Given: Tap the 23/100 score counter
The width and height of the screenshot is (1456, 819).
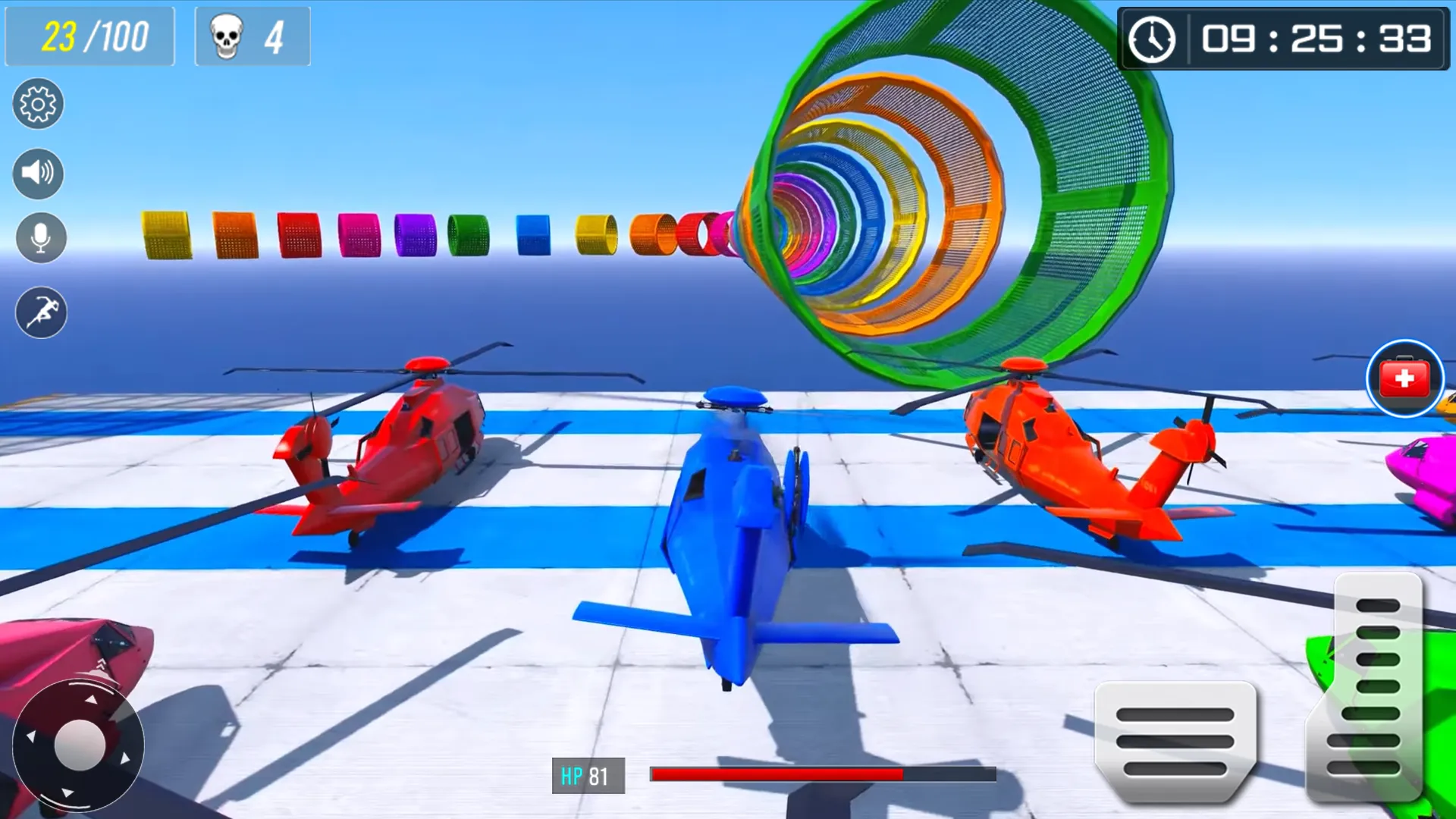Looking at the screenshot, I should [x=89, y=35].
